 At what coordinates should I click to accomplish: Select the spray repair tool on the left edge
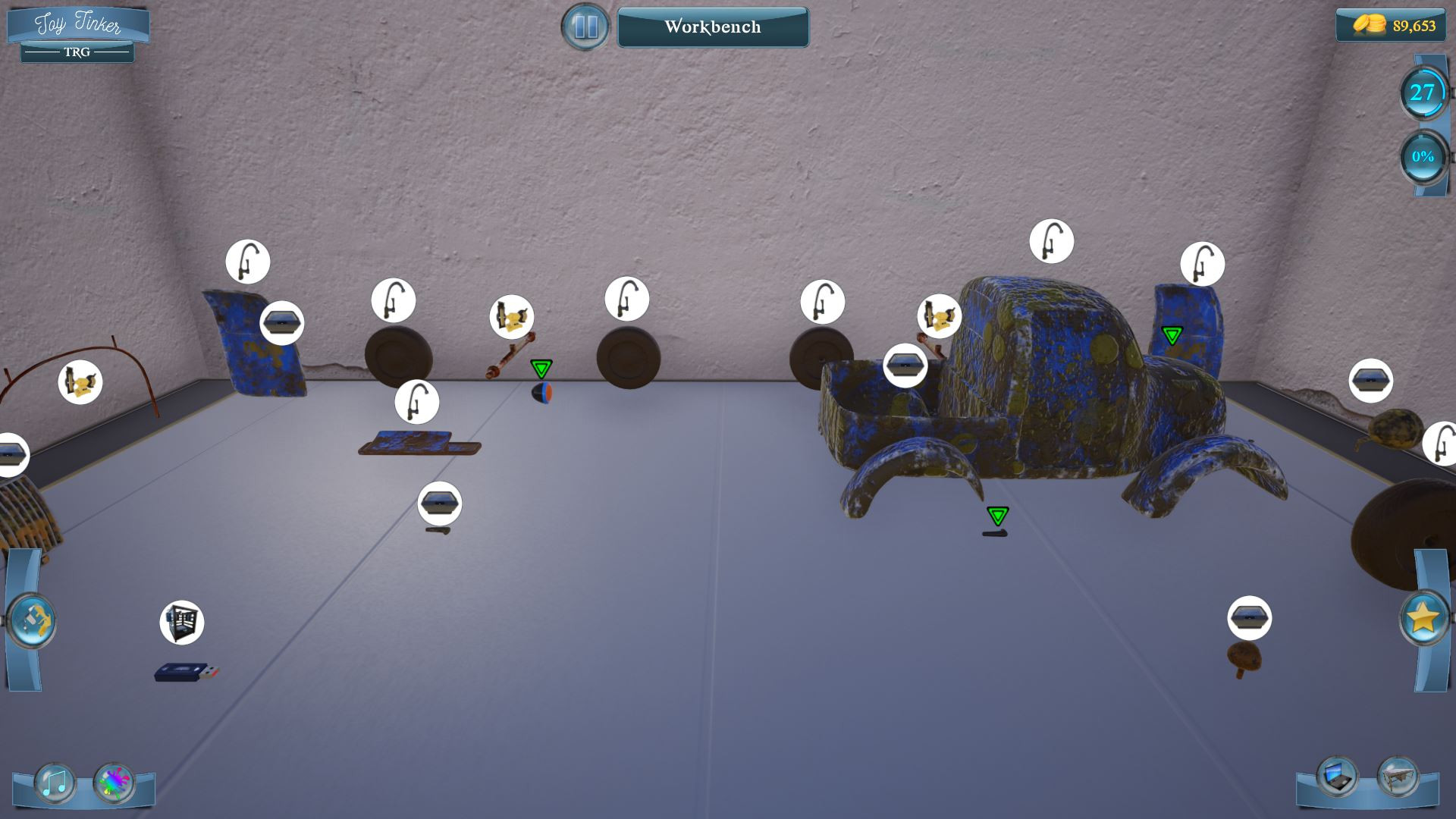pyautogui.click(x=32, y=620)
